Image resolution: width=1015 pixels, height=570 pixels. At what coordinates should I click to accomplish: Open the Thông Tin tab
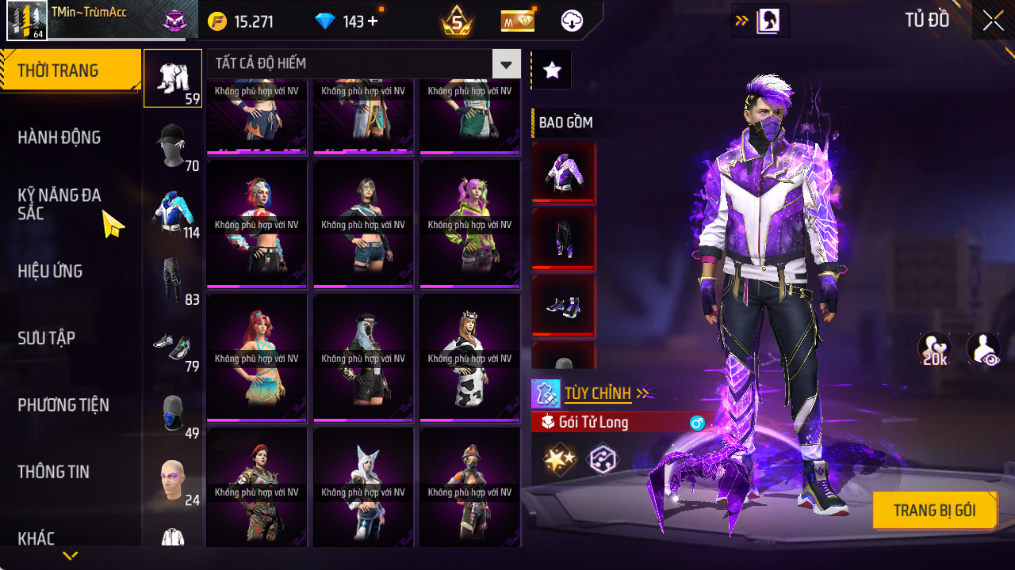point(54,472)
